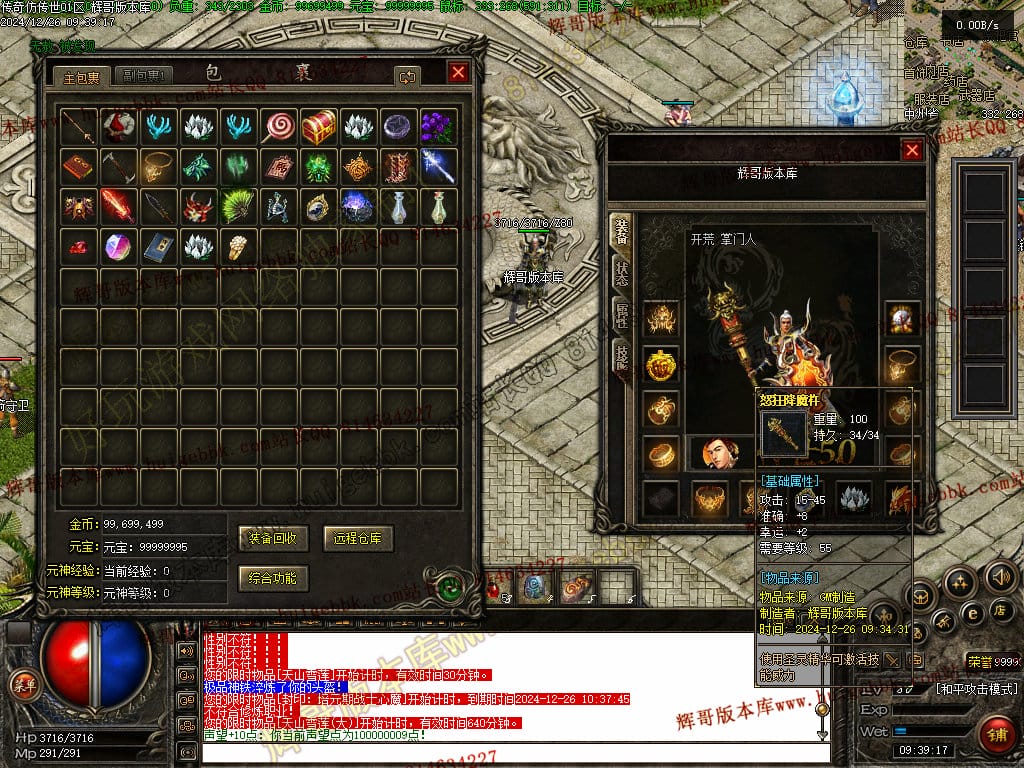Screen dimensions: 1024x768
Task: Select the golden medal equipment slot
Action: pyautogui.click(x=660, y=365)
